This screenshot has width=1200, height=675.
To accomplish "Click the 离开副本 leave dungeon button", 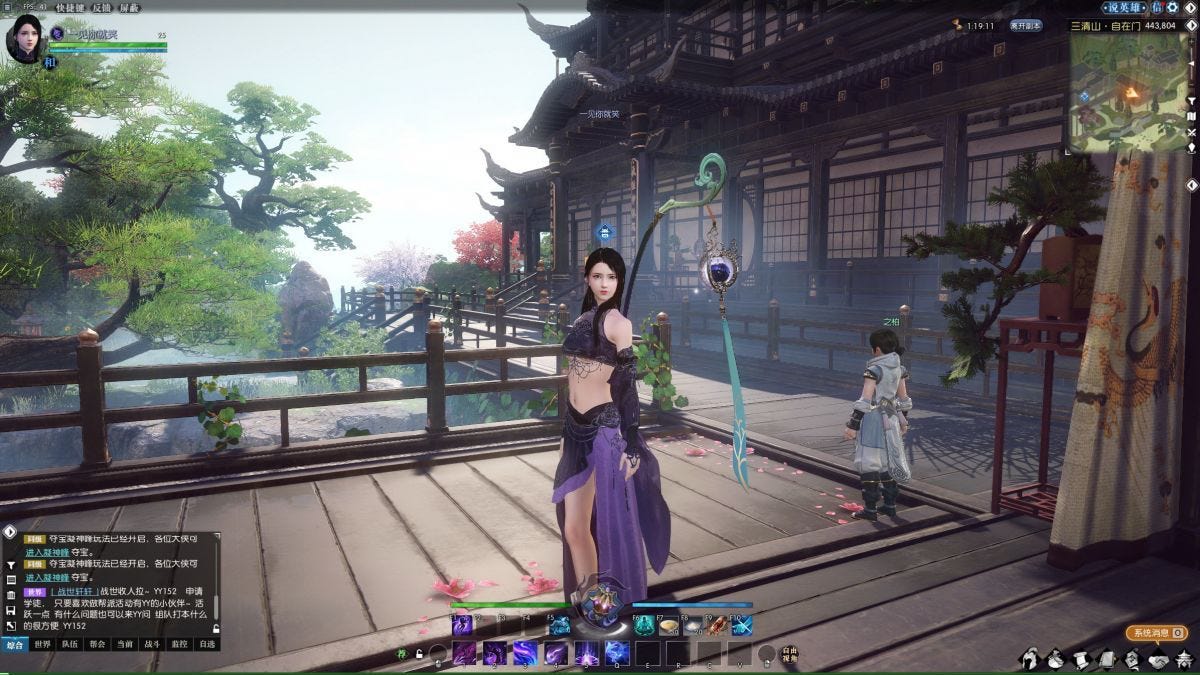I will click(1025, 25).
